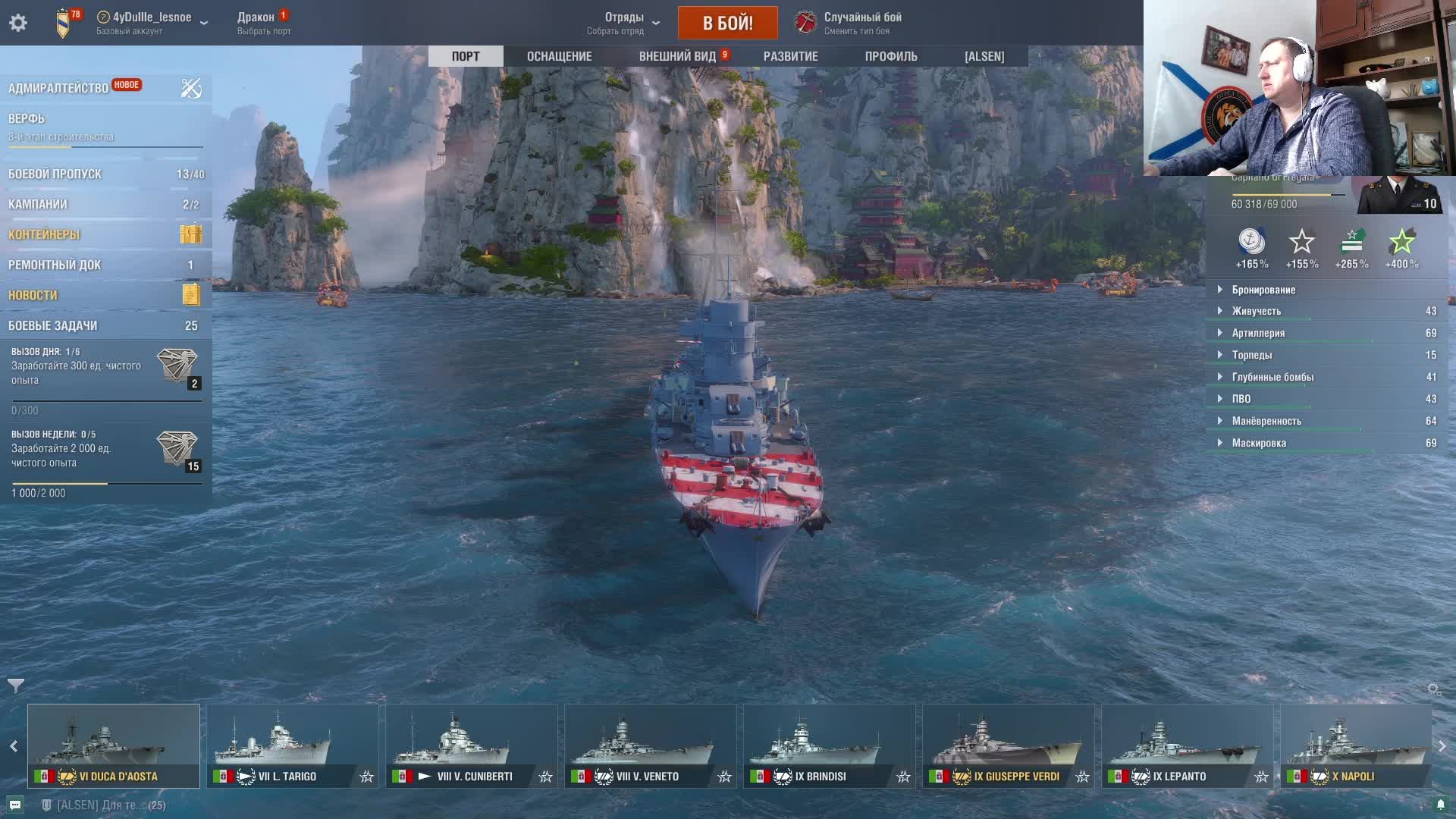Change battle type from Случайный бой
The width and height of the screenshot is (1456, 819).
[849, 23]
